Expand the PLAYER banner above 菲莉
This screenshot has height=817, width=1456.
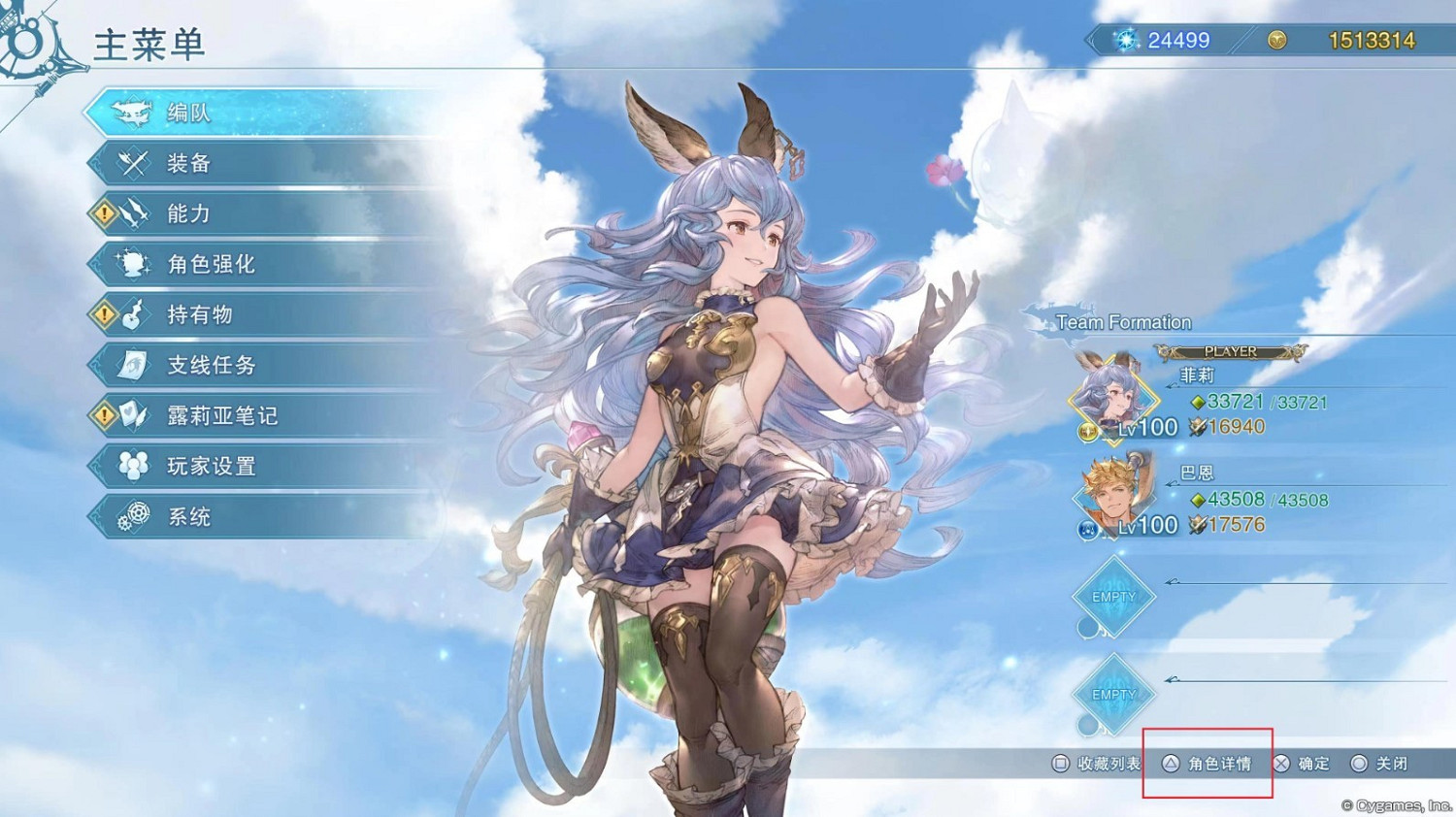click(x=1229, y=351)
